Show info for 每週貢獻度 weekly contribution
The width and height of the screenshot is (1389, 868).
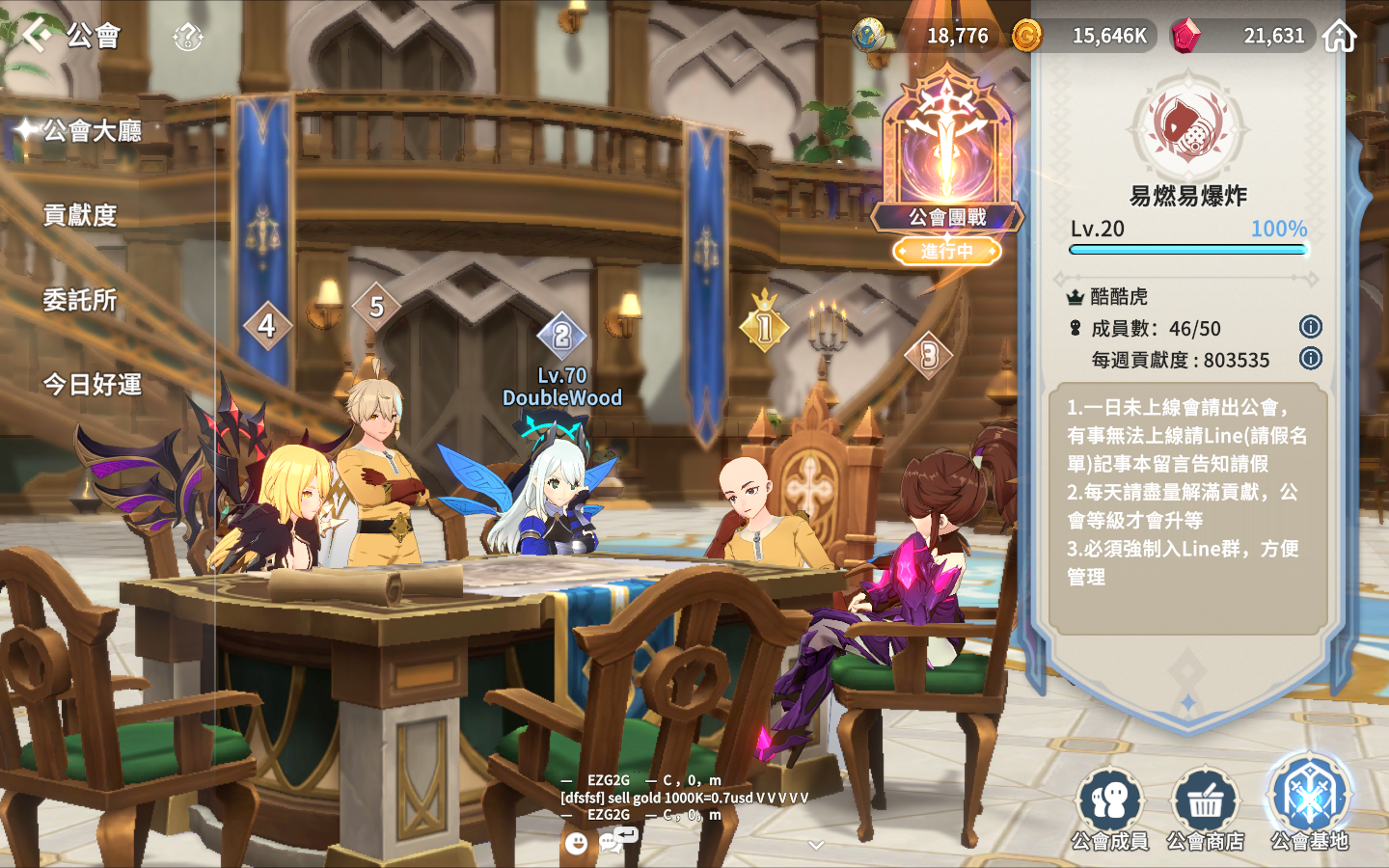coord(1310,359)
